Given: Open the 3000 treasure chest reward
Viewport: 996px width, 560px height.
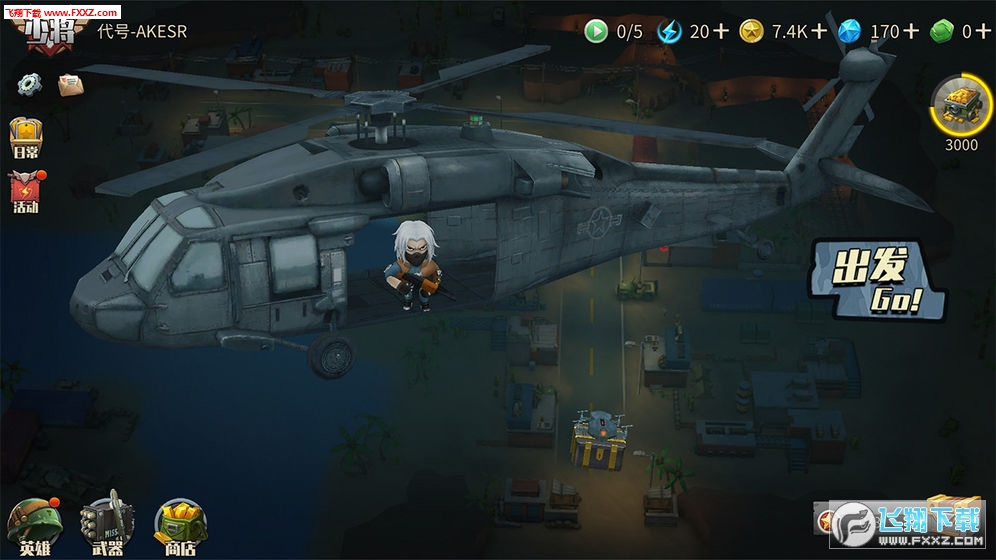Looking at the screenshot, I should [x=960, y=110].
